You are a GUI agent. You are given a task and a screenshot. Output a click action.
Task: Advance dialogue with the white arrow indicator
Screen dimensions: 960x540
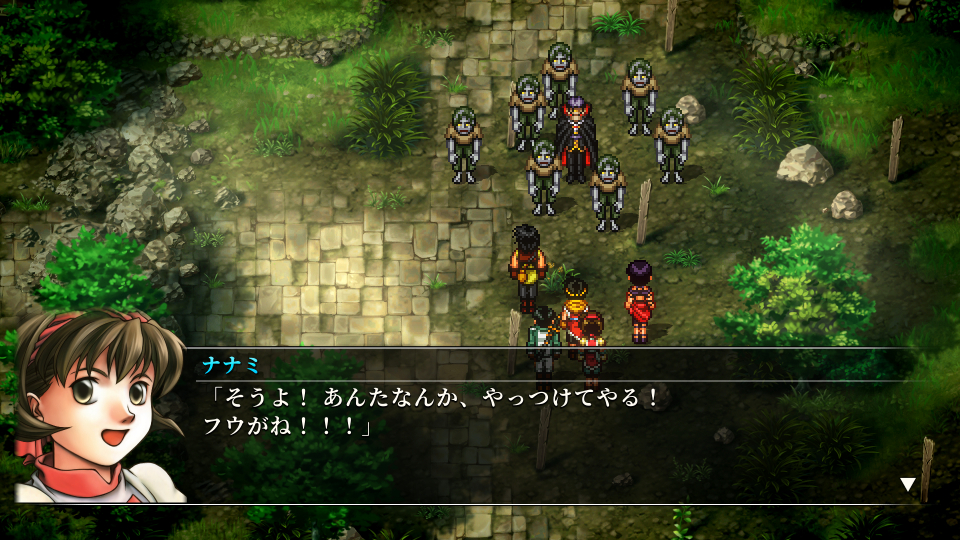click(x=907, y=485)
